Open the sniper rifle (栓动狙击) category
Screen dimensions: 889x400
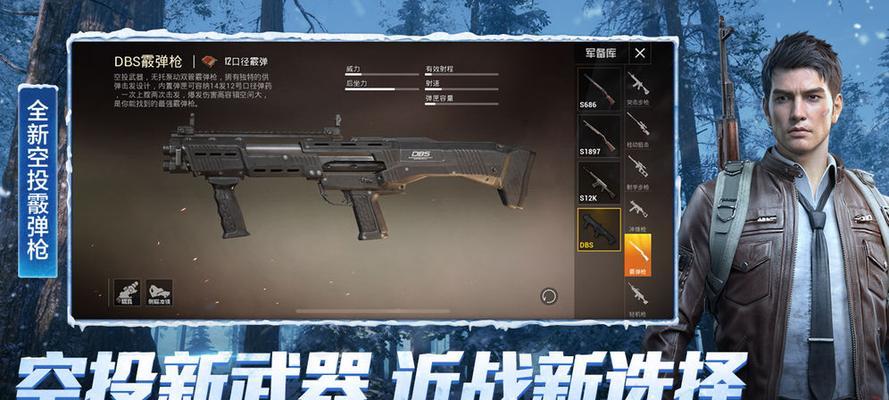coord(637,127)
